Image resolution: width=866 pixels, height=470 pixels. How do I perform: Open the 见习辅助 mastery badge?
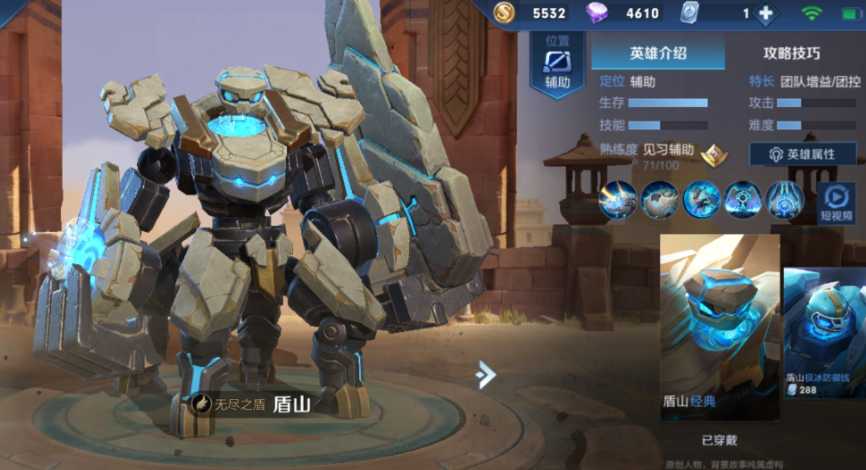click(713, 155)
